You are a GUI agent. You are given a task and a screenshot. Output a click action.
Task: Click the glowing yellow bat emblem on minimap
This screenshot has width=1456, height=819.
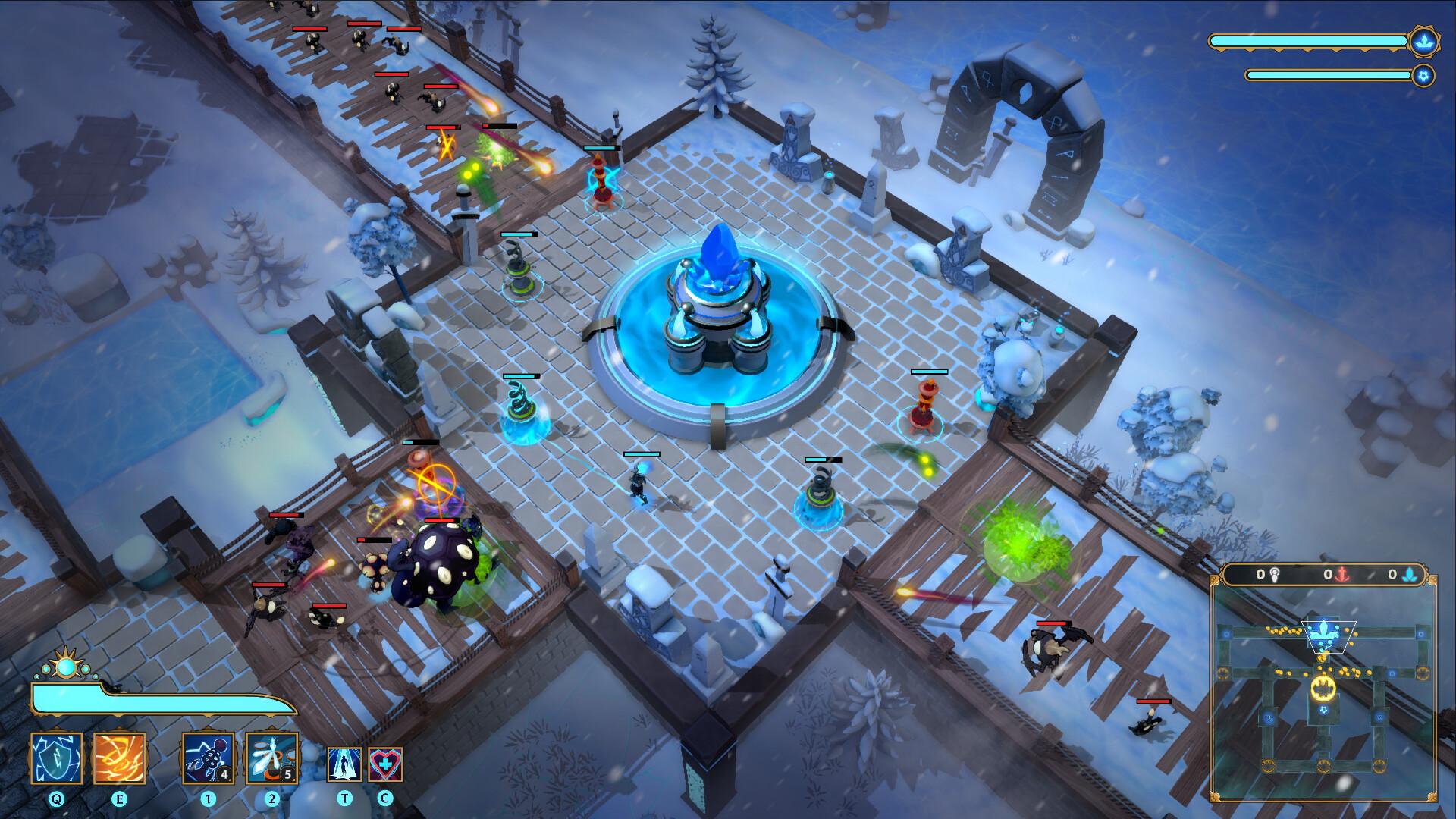[x=1323, y=687]
